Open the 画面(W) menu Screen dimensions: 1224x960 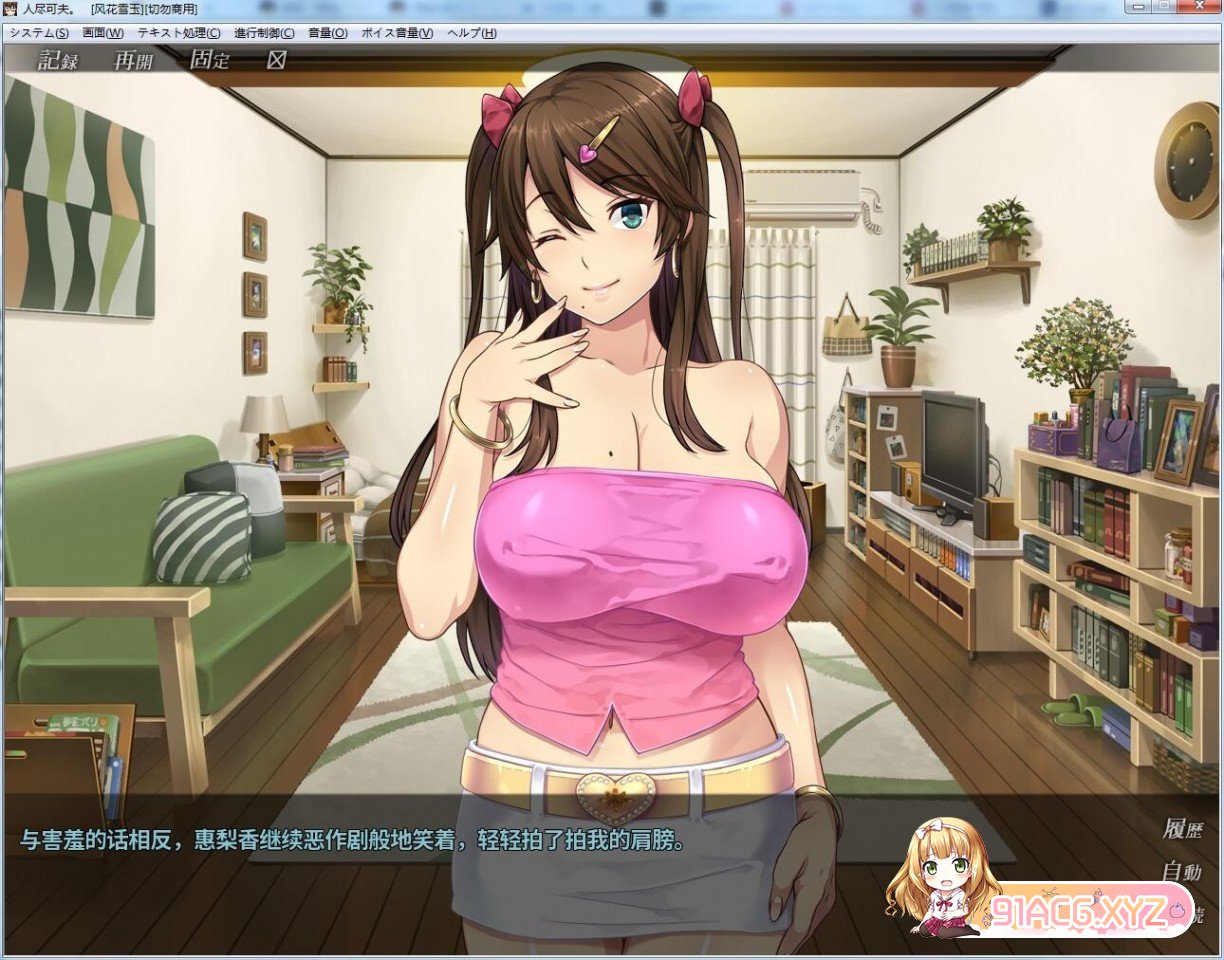pyautogui.click(x=103, y=33)
